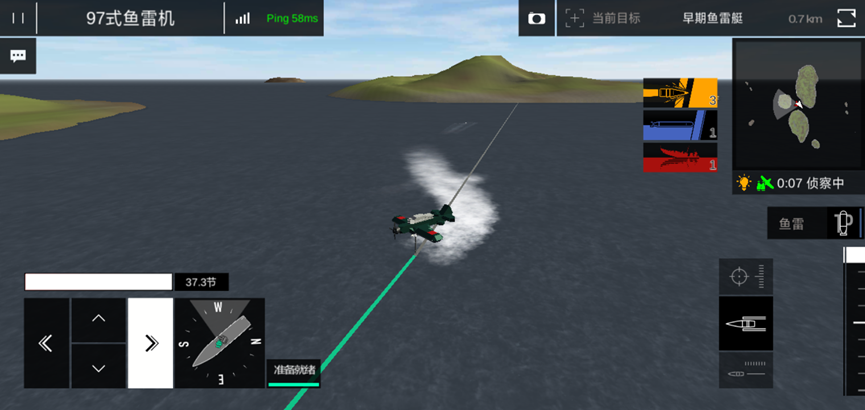Select the torpedo range view button
Viewport: 865px width, 410px height.
(x=745, y=370)
